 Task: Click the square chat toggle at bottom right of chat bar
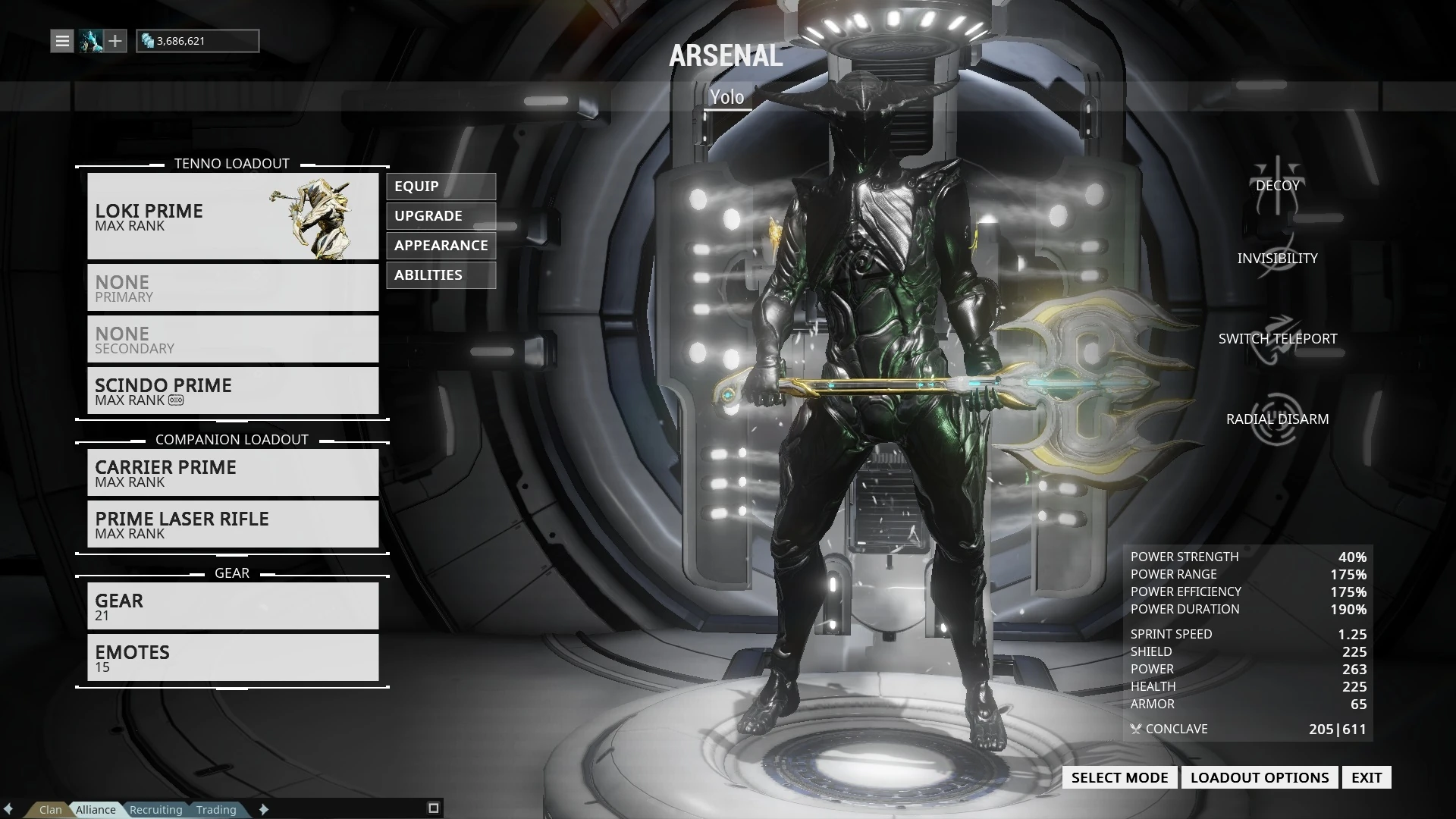click(435, 807)
